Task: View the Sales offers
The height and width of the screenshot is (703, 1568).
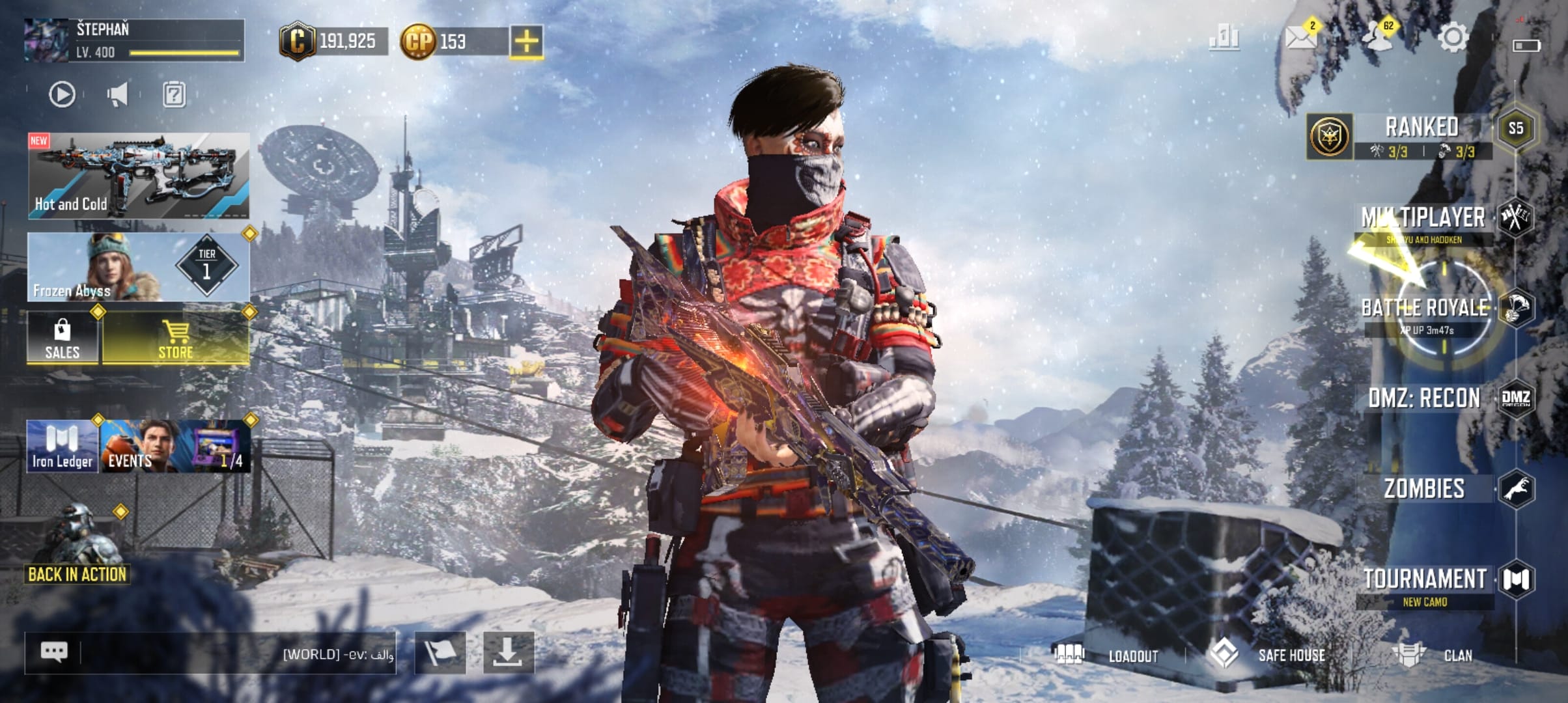Action: (63, 338)
